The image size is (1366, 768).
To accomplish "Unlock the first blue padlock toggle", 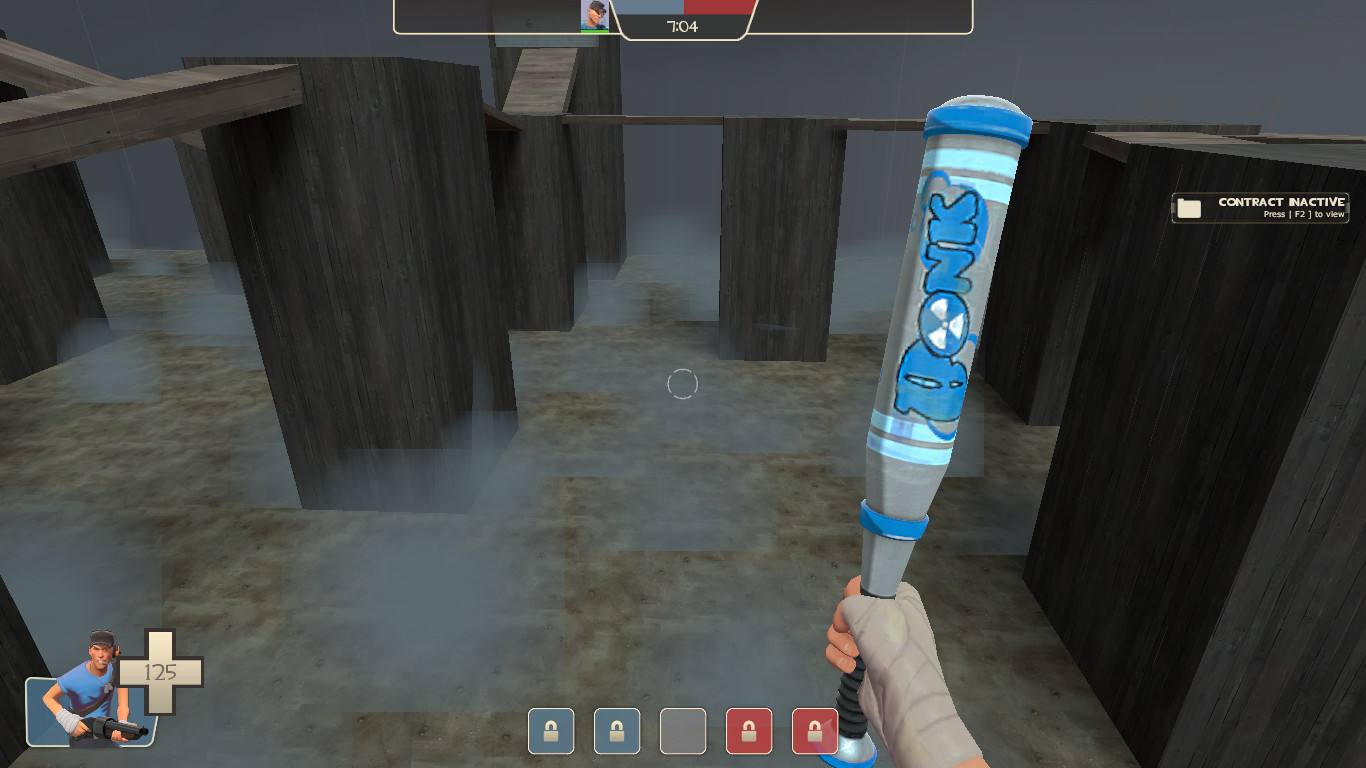I will [x=549, y=731].
